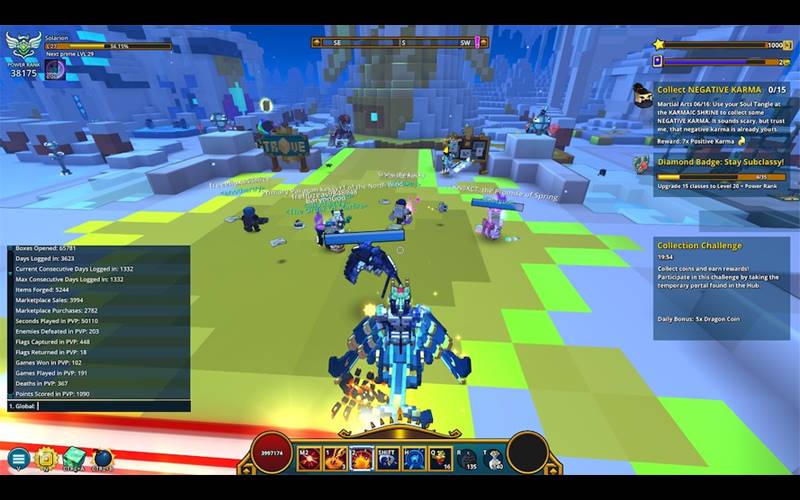
Task: Select the purple class icon under the player name
Action: (56, 68)
